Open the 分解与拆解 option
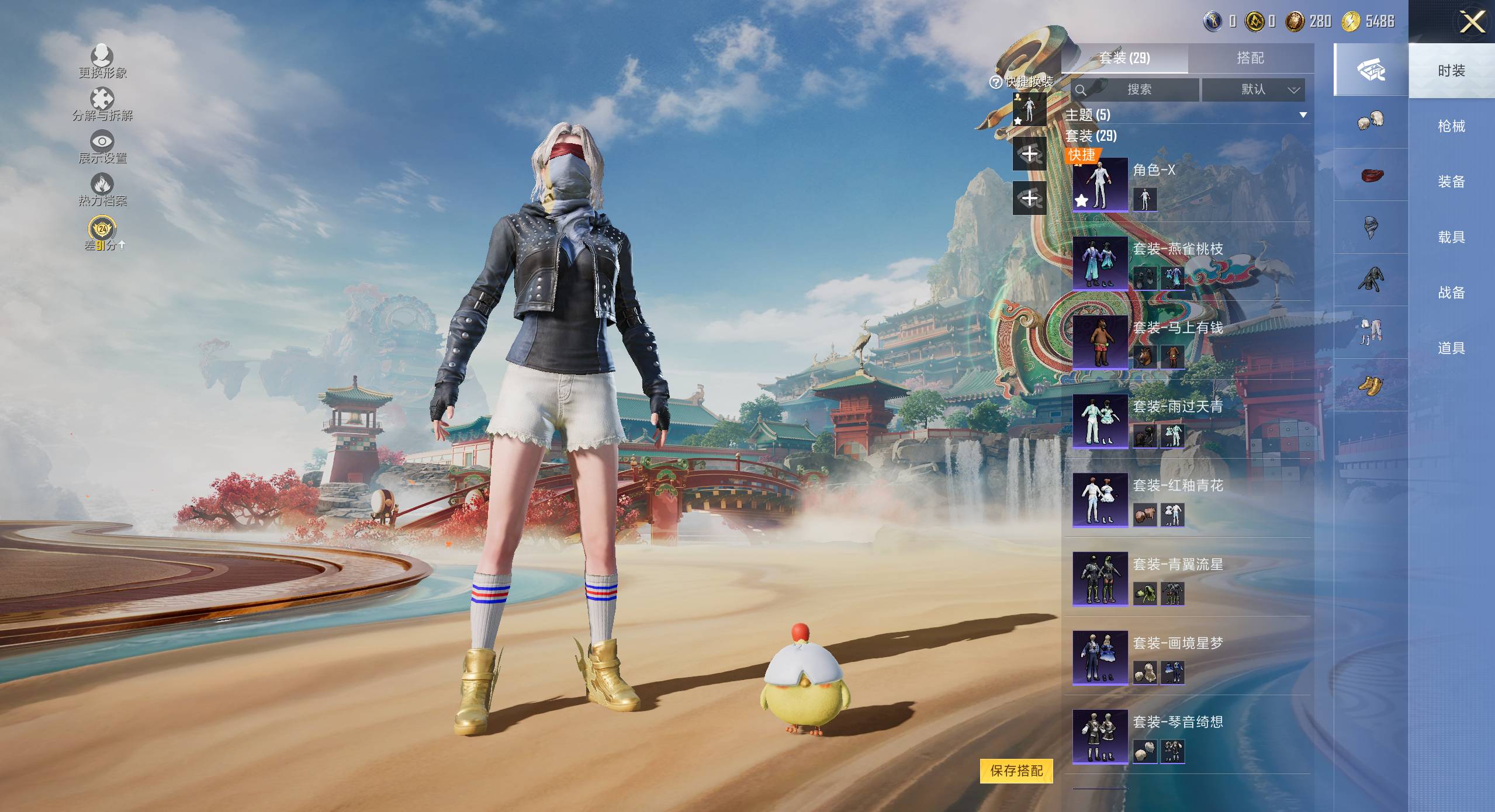 102,104
